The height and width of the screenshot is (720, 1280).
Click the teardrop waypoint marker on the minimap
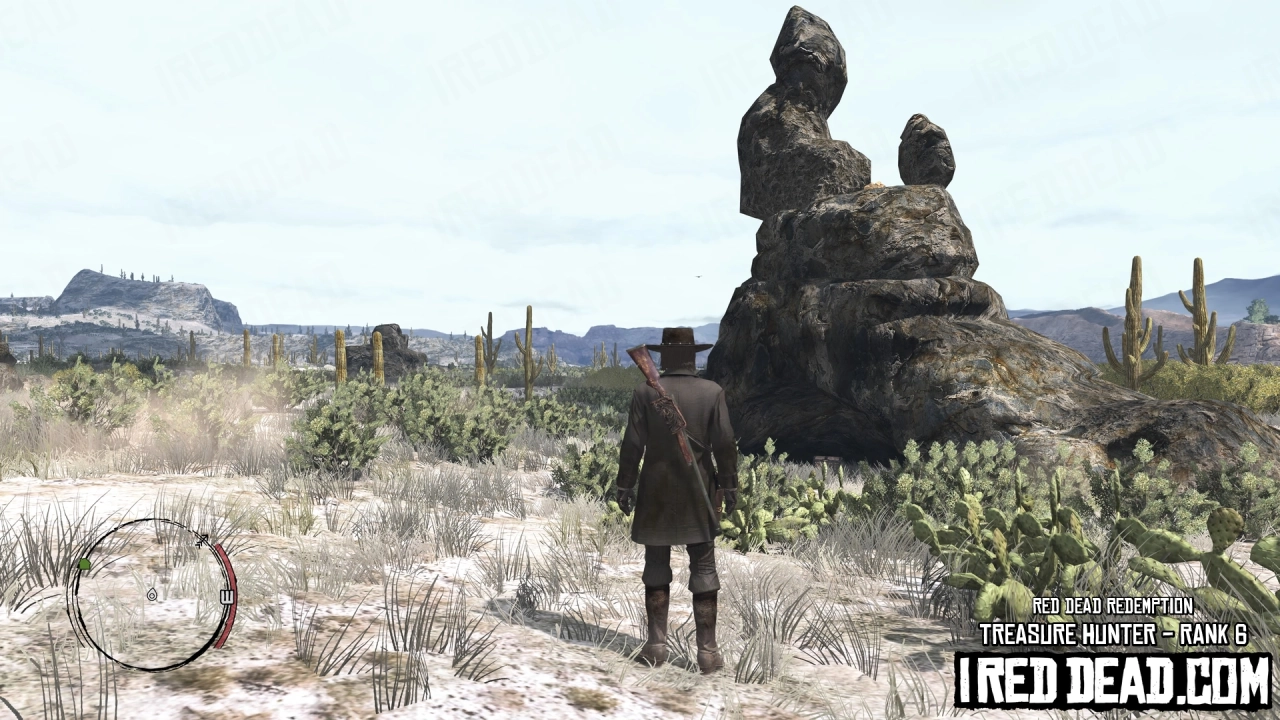click(152, 595)
